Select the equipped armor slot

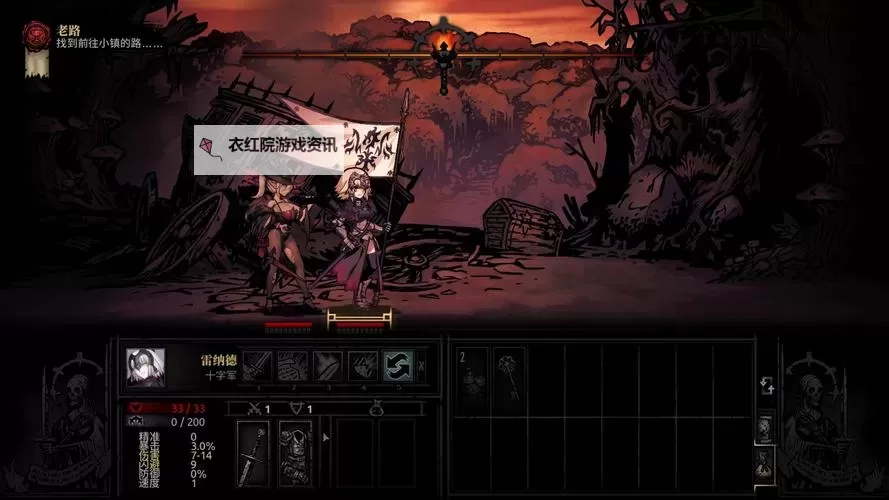point(295,453)
